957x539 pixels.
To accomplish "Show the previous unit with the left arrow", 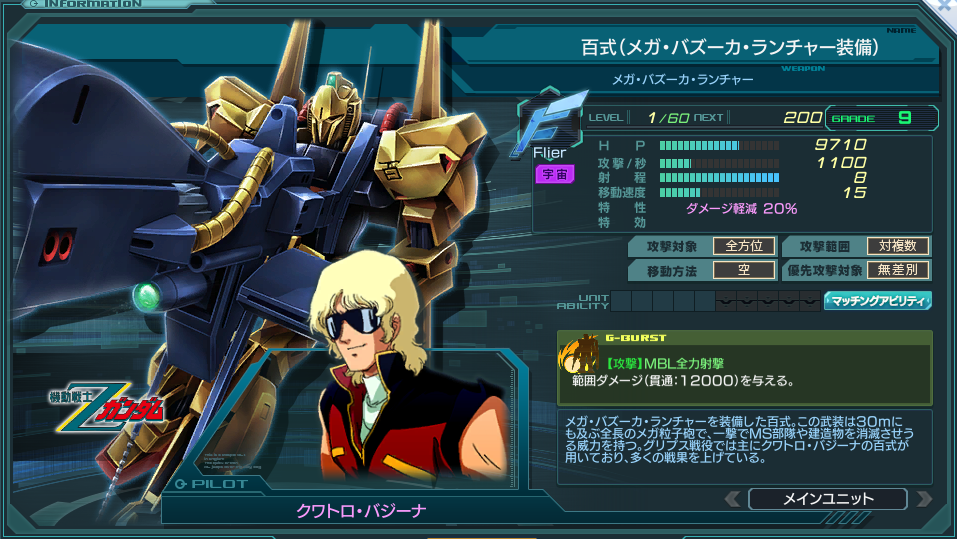I will click(733, 498).
